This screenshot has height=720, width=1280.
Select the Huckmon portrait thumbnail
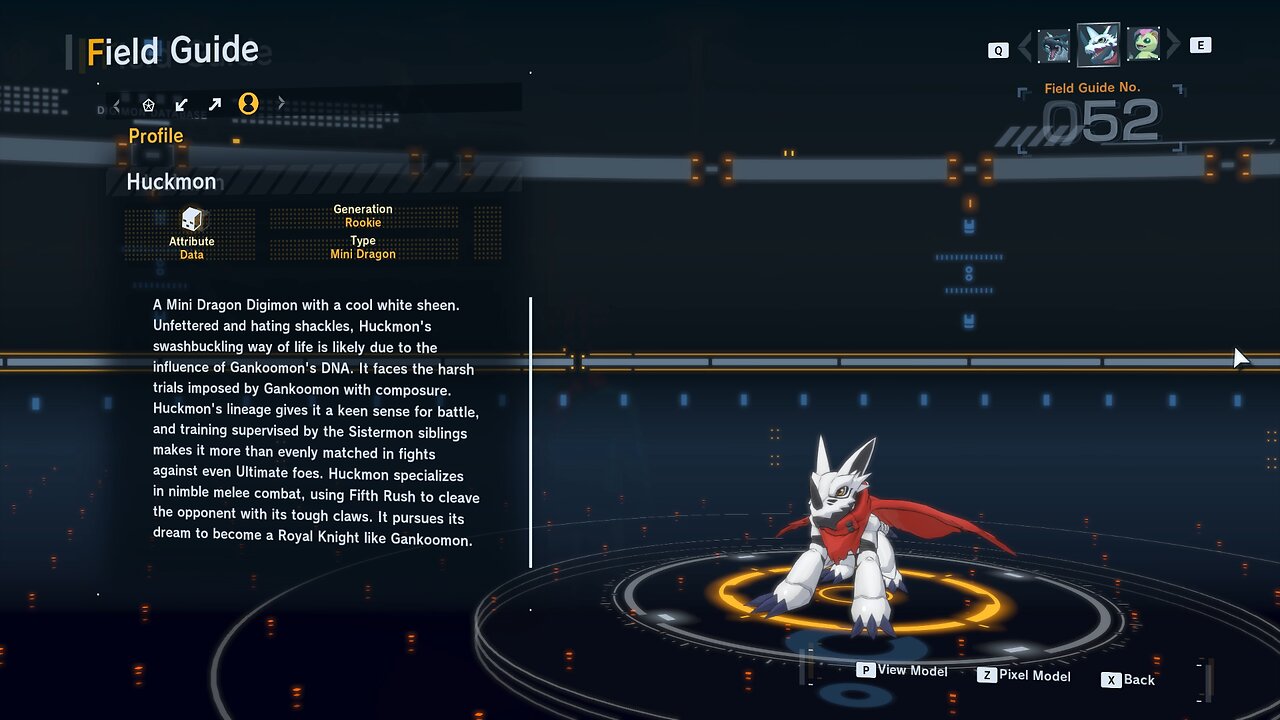[x=1098, y=45]
